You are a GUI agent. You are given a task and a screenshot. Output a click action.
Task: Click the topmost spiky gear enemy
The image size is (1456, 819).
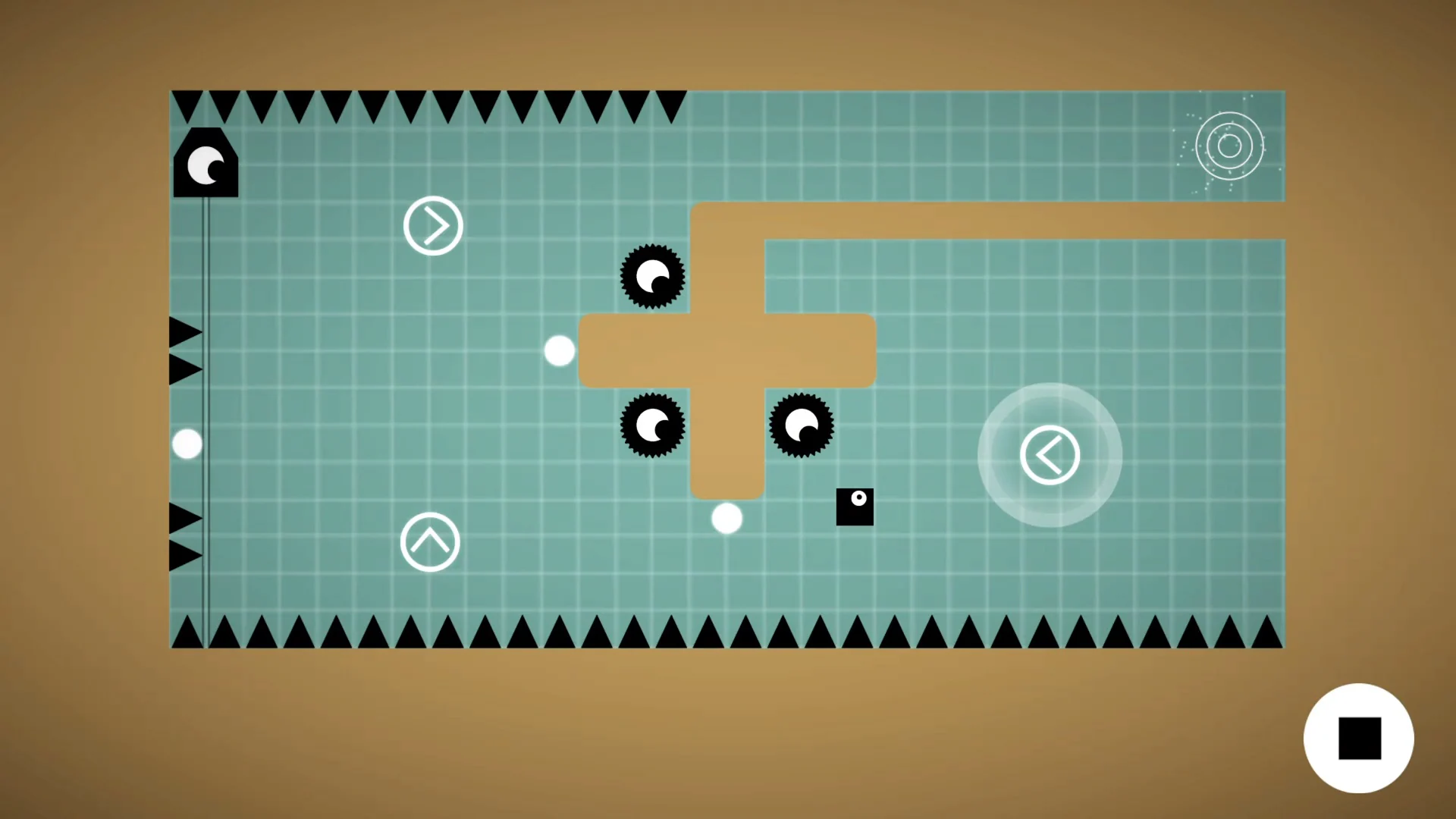(x=654, y=277)
